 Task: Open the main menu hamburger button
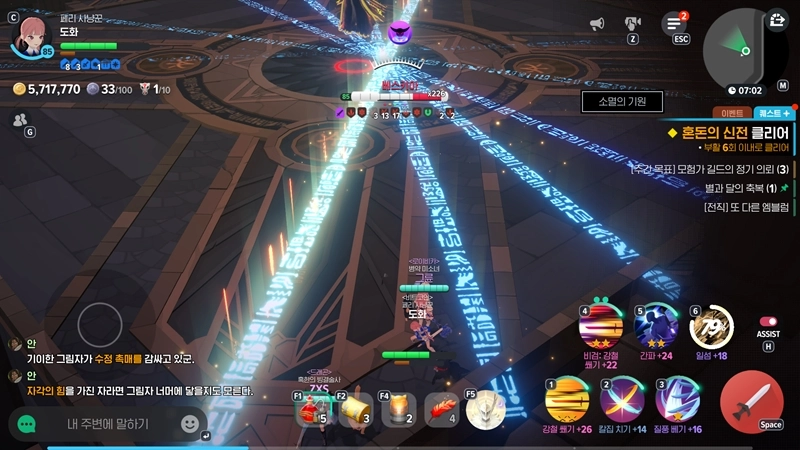point(675,24)
